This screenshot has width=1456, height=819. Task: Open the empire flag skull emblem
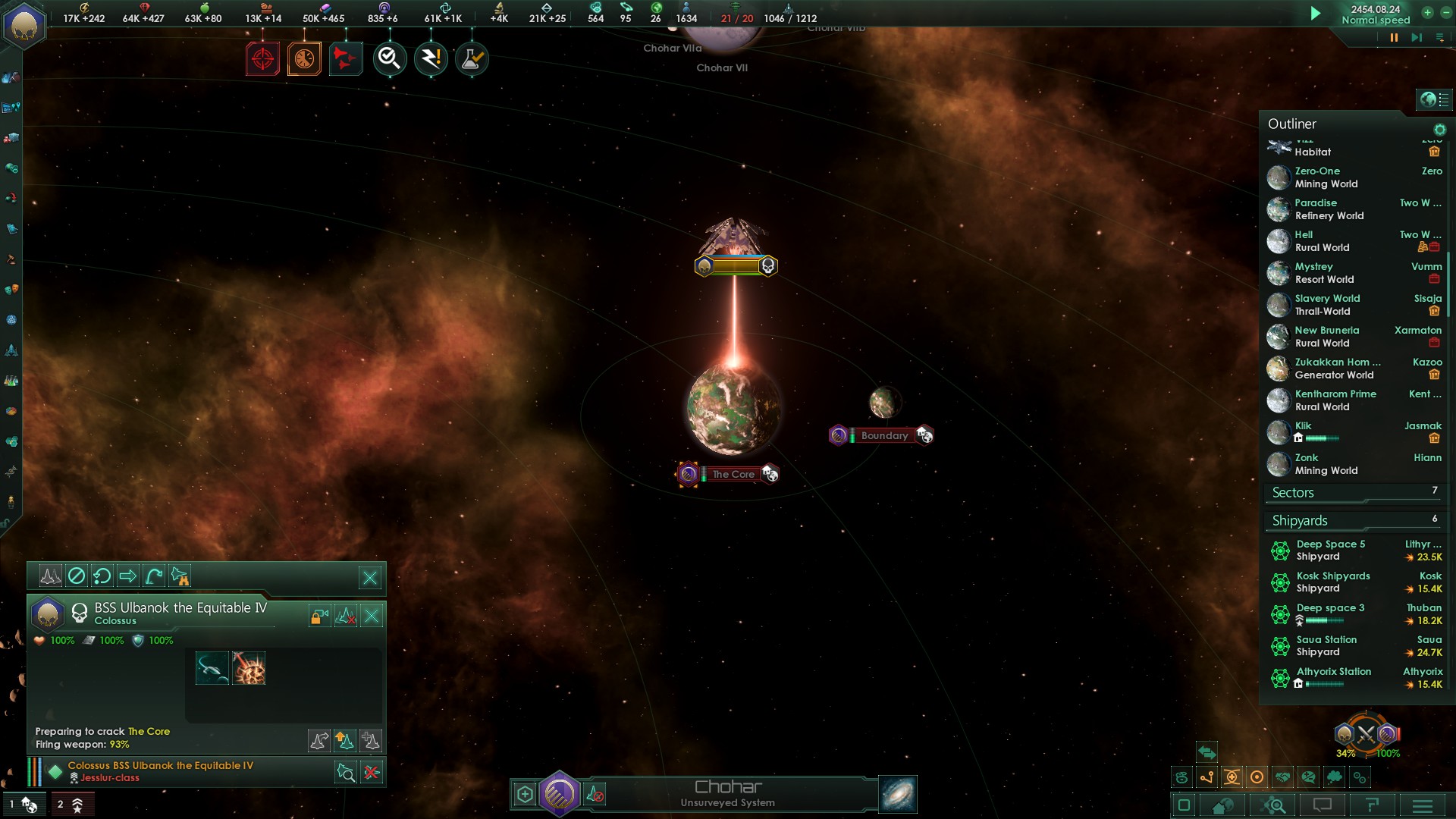point(24,25)
